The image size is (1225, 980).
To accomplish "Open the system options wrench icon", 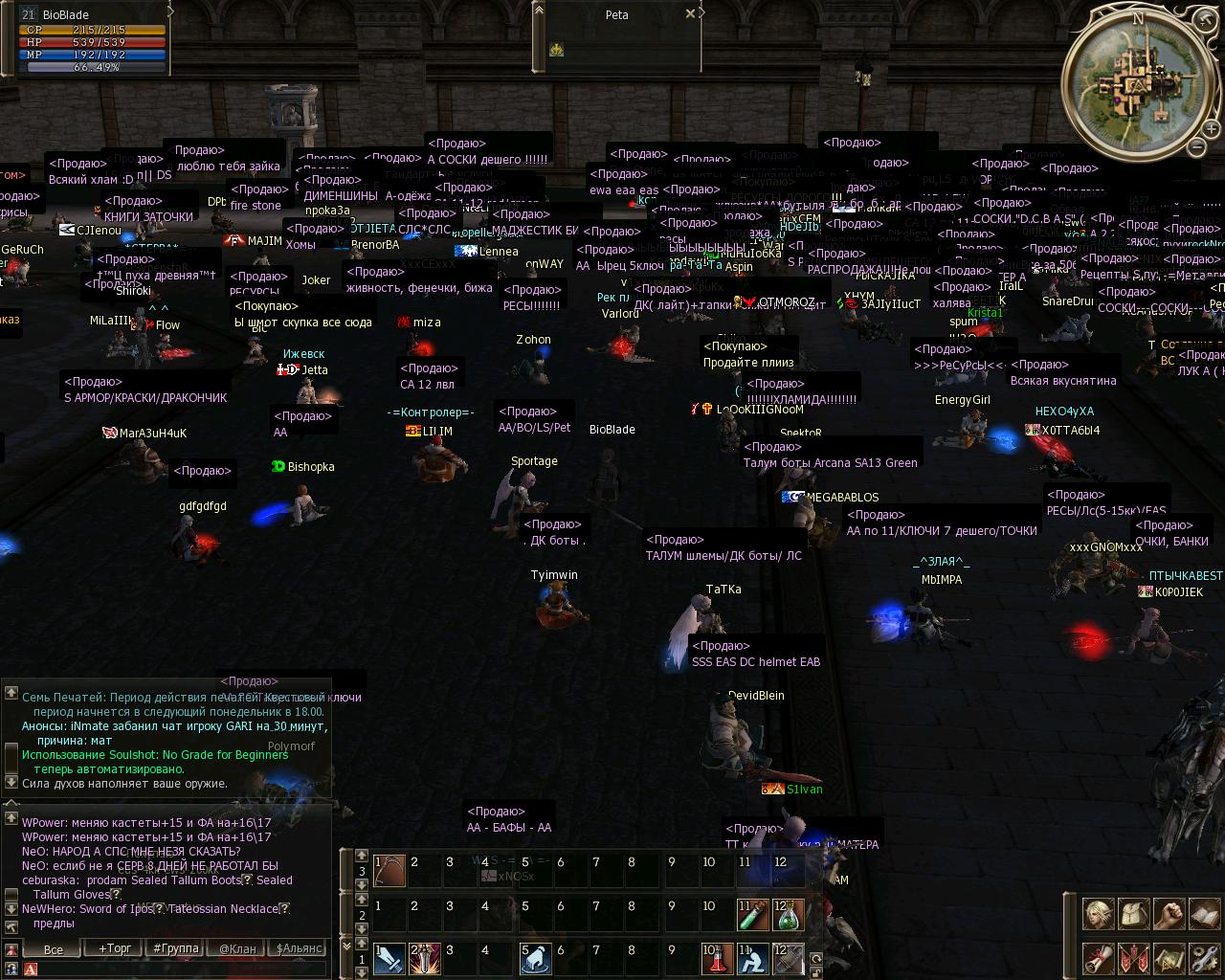I will coord(1204,959).
